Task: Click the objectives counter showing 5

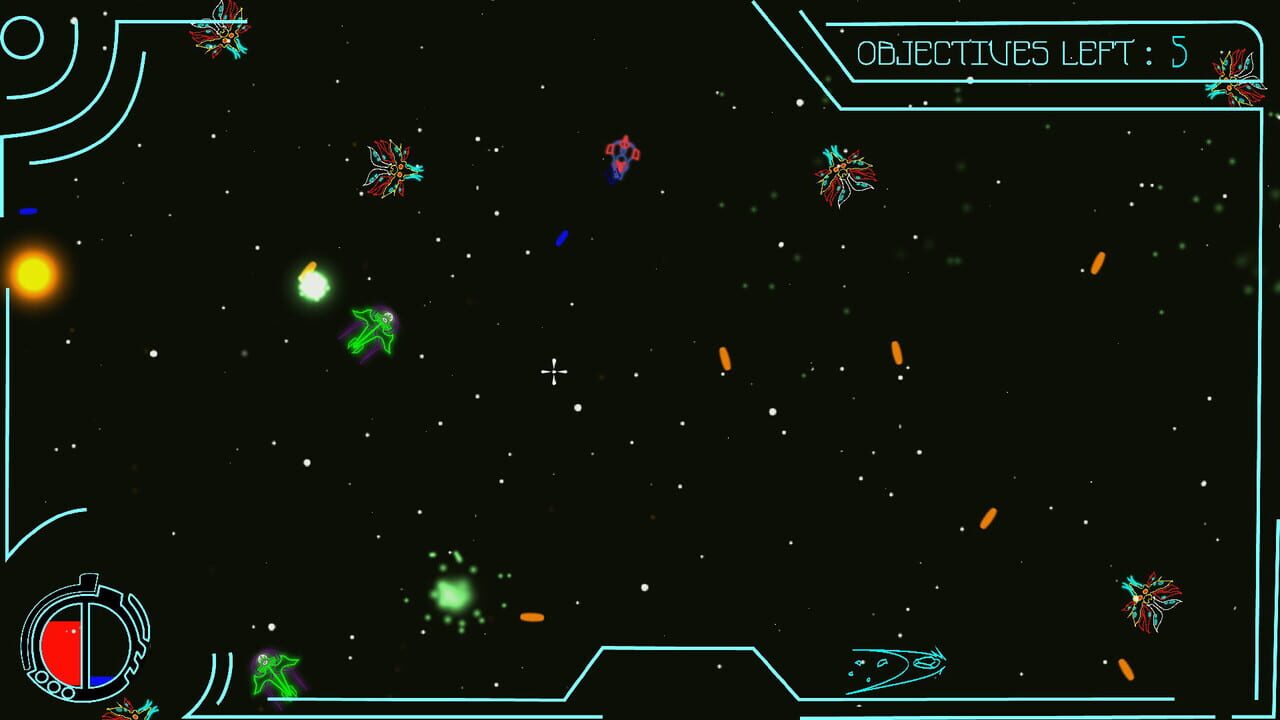Action: pos(1178,50)
